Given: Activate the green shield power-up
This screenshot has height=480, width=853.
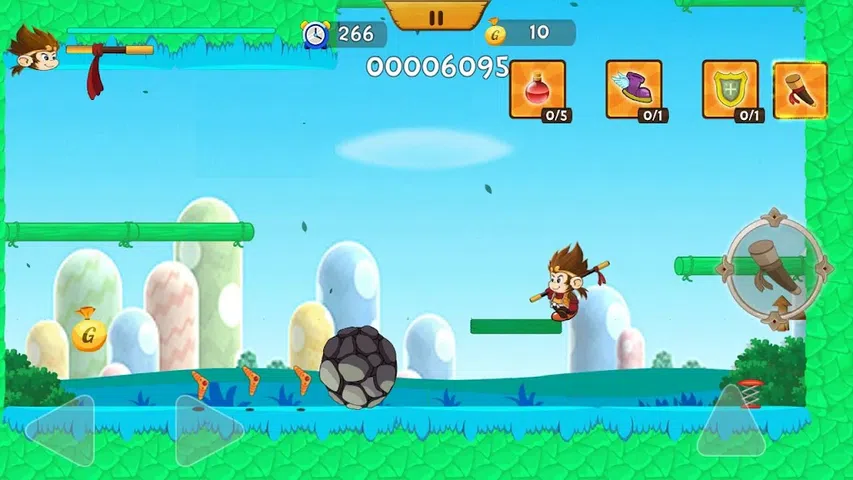Looking at the screenshot, I should 729,90.
